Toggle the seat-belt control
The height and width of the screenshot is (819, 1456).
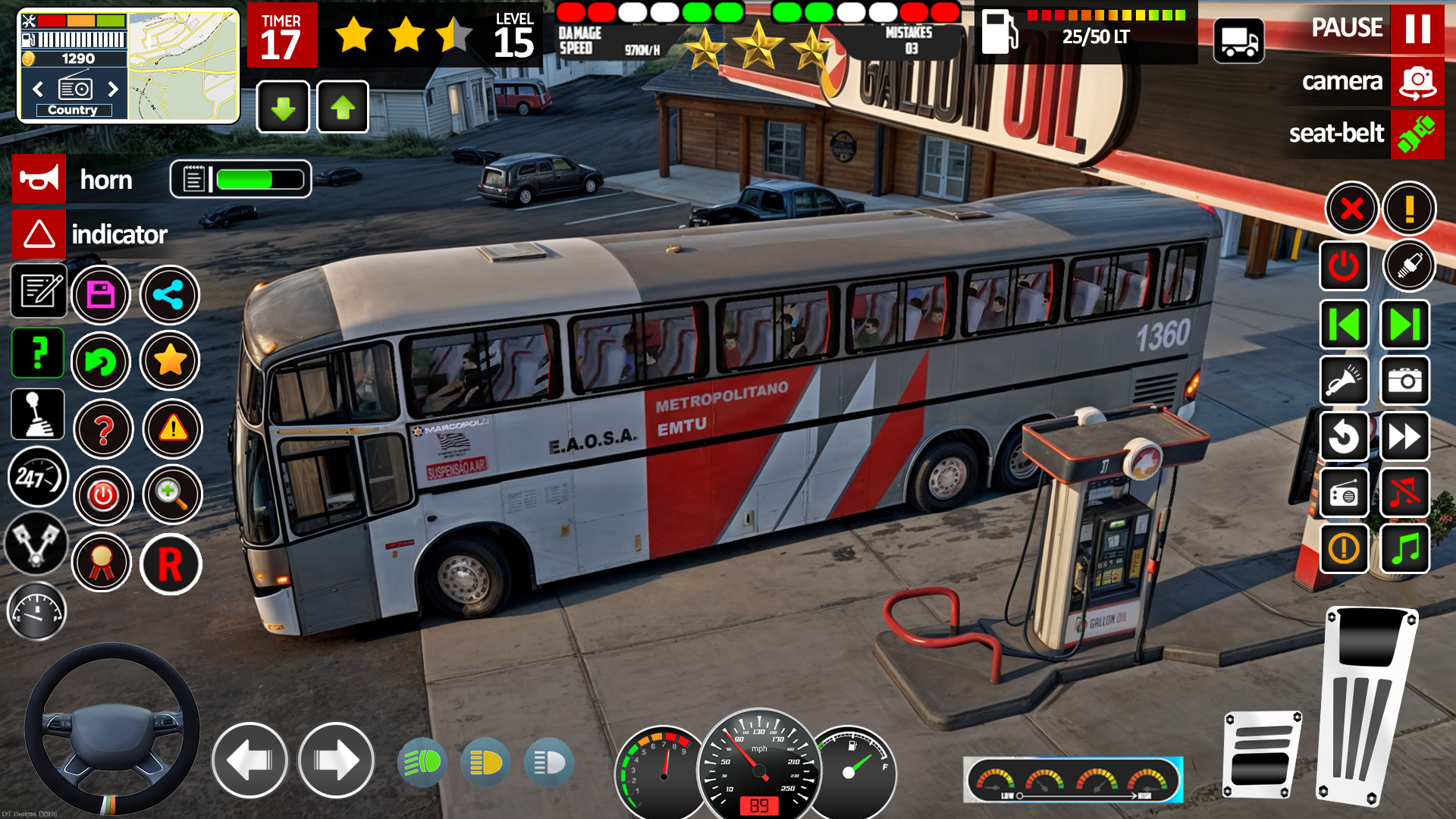[1417, 134]
